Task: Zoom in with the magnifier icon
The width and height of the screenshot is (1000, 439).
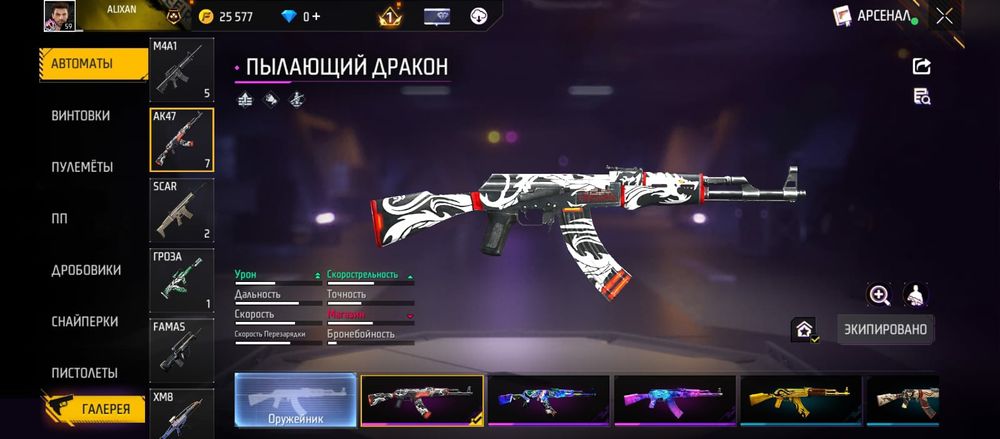Action: coord(879,294)
